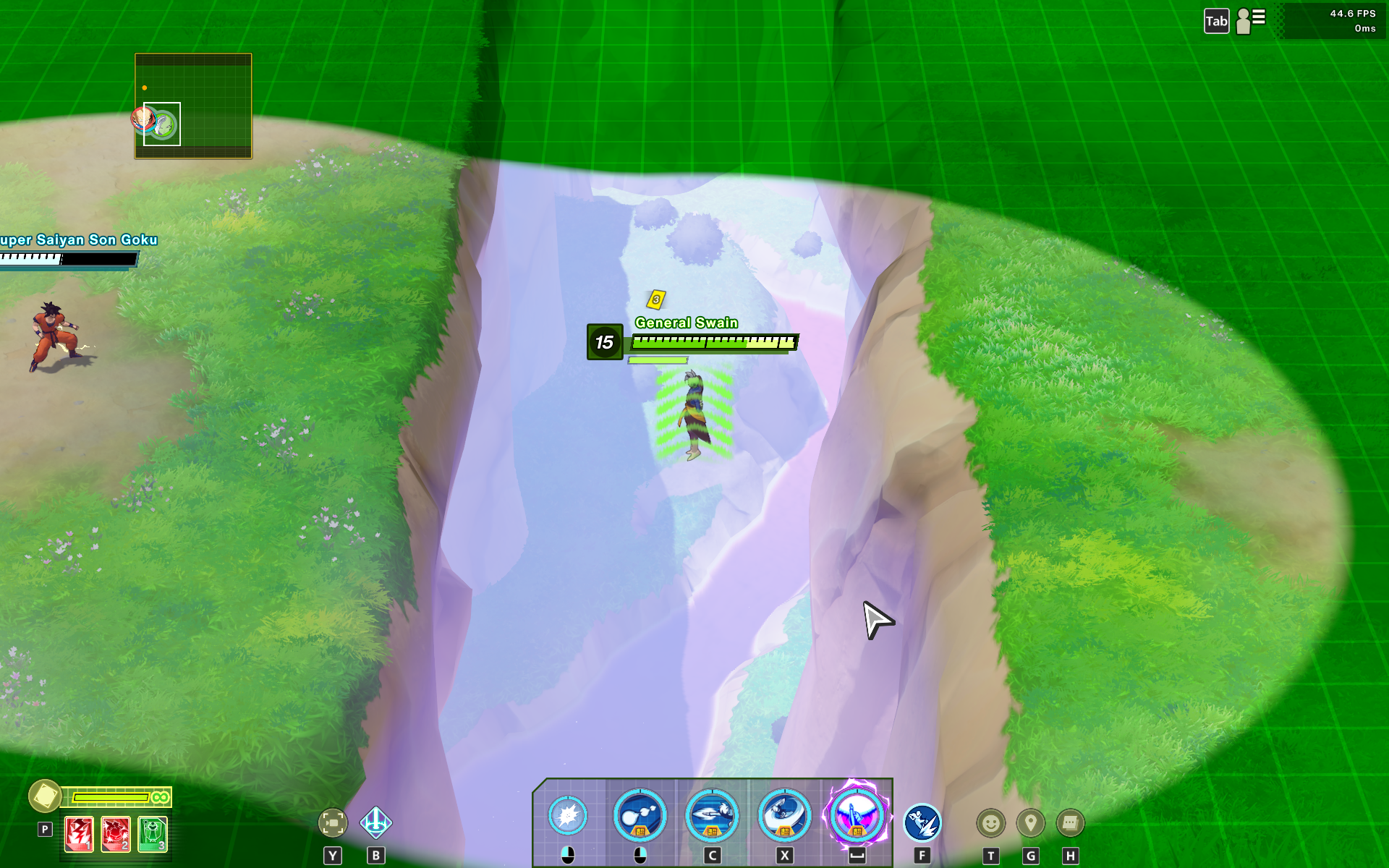Select the round yellow card deck icon

click(x=45, y=796)
